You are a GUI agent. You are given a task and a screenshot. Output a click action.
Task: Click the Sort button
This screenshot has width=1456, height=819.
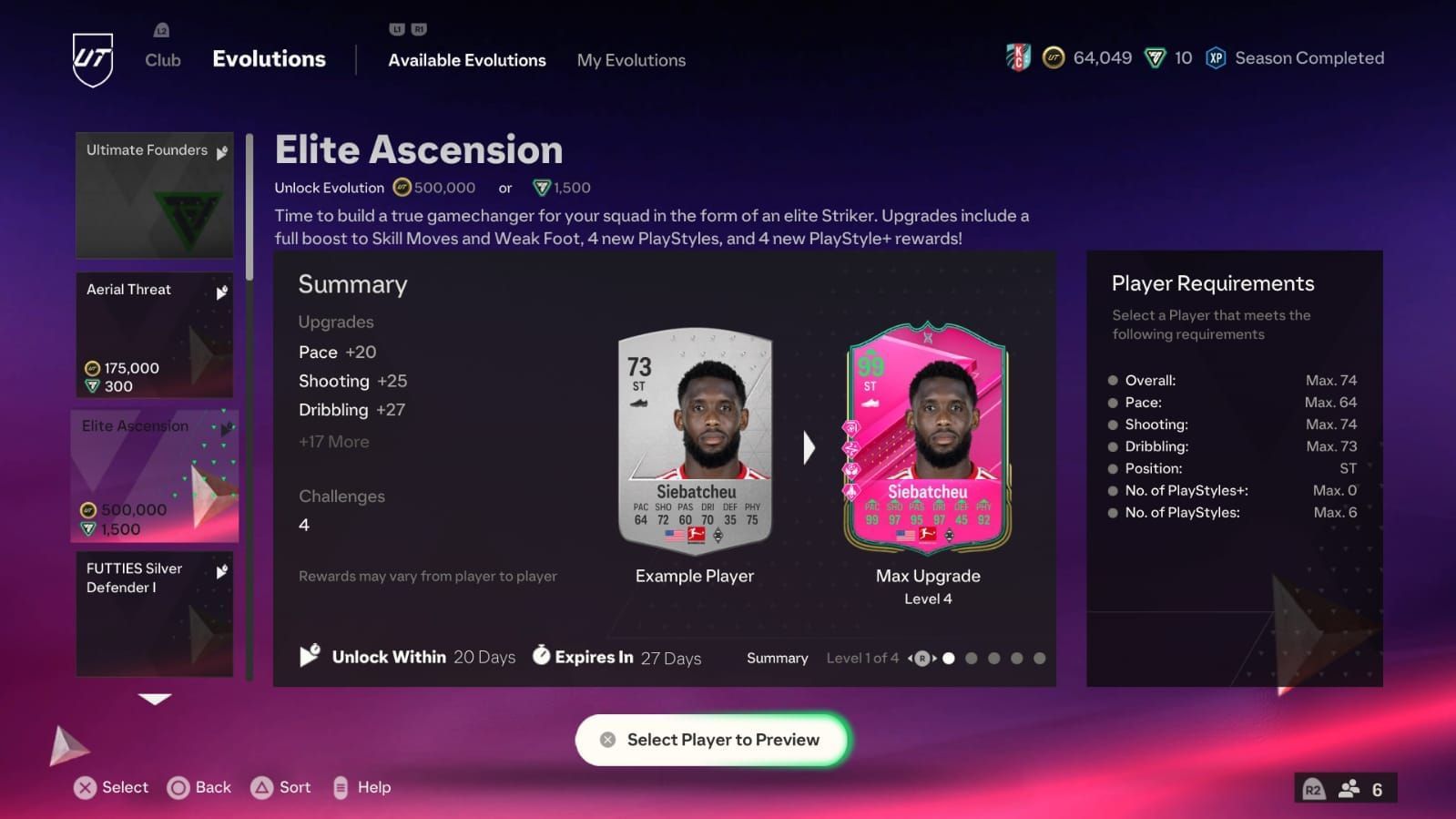pyautogui.click(x=280, y=786)
